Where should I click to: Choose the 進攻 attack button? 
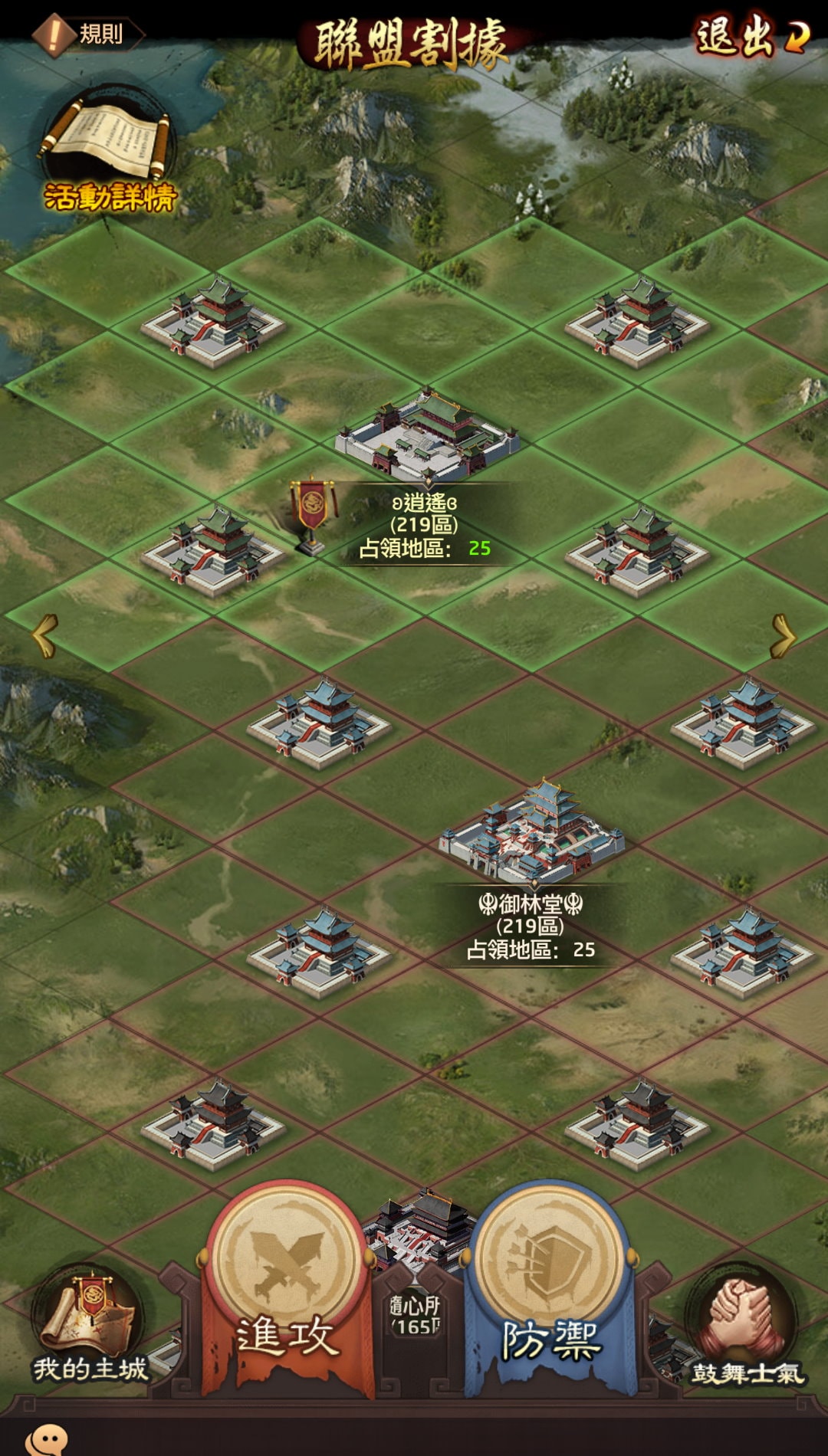click(287, 1287)
